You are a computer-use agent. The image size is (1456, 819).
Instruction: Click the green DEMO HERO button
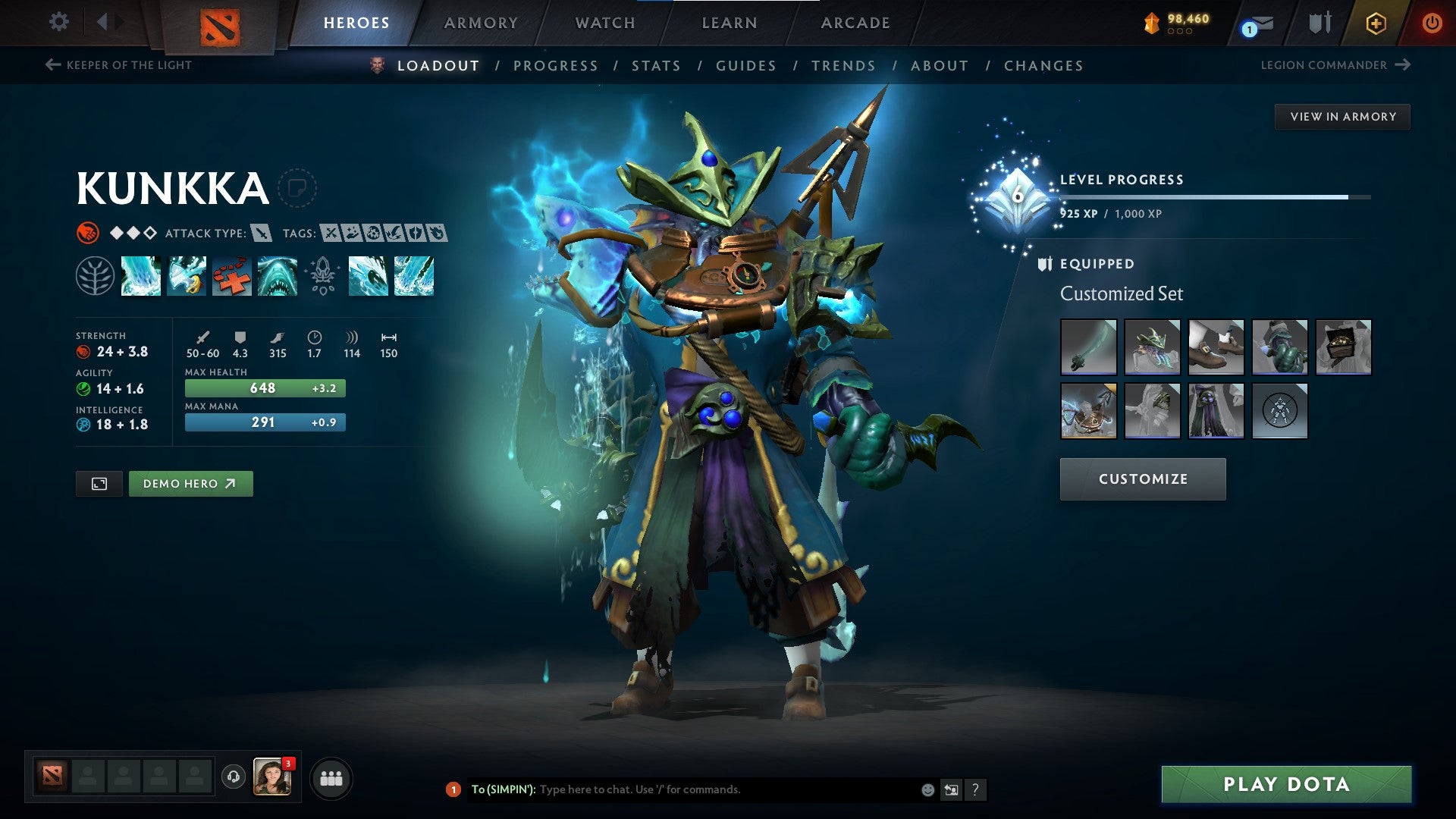[x=191, y=483]
